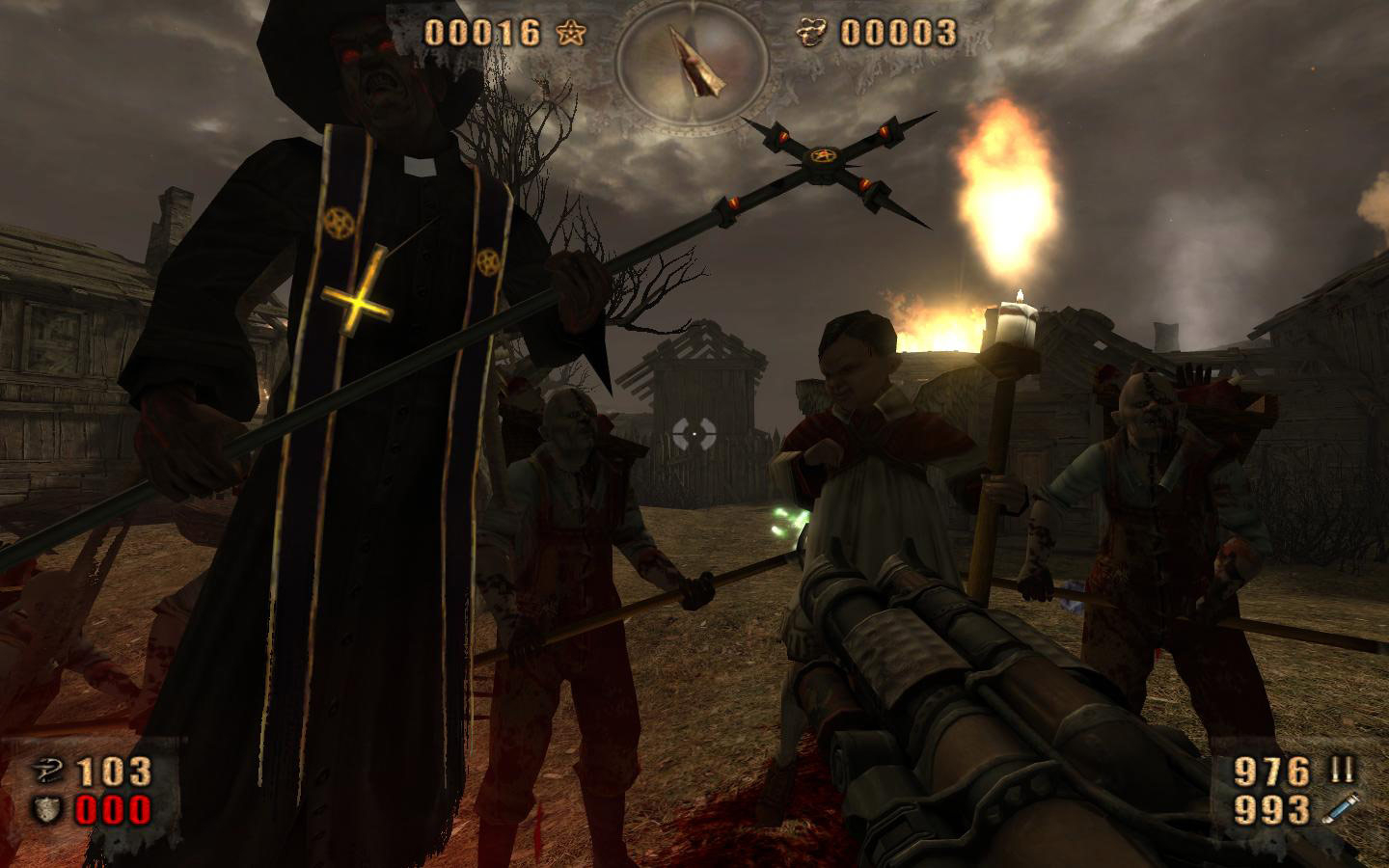Click the compass at the top center
Image resolution: width=1389 pixels, height=868 pixels.
[x=693, y=62]
